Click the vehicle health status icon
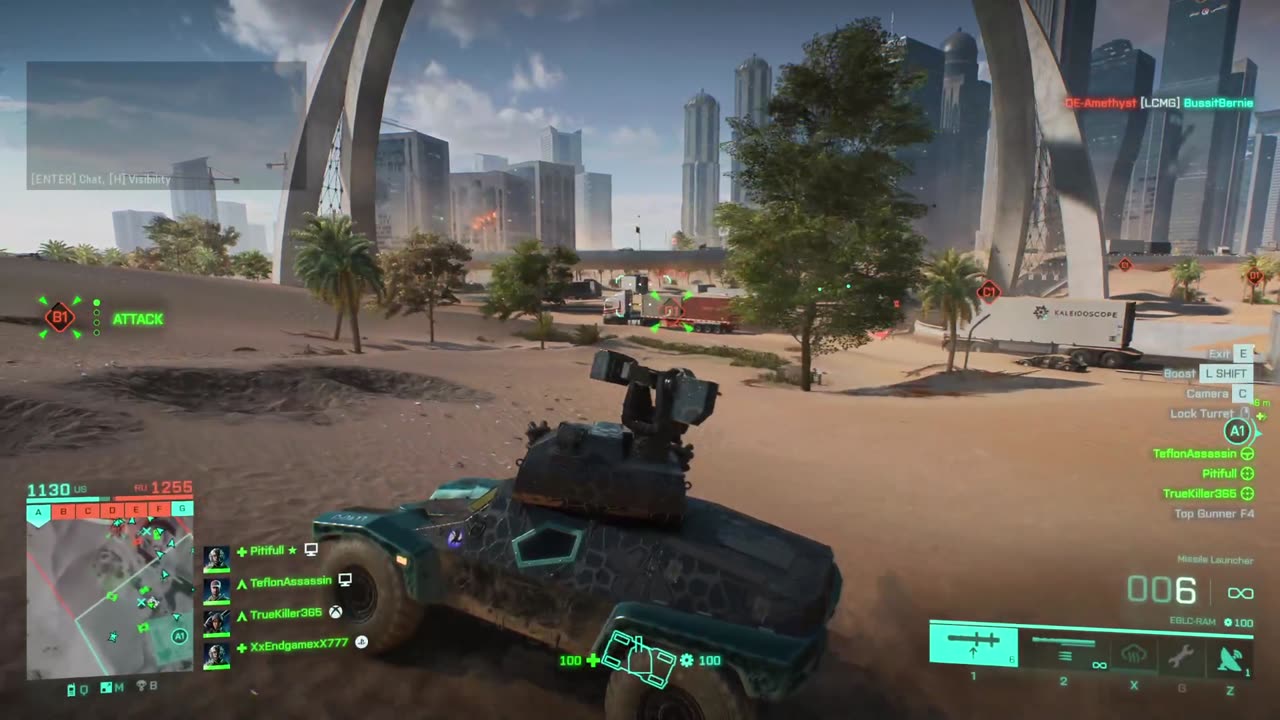1280x720 pixels. pyautogui.click(x=639, y=659)
